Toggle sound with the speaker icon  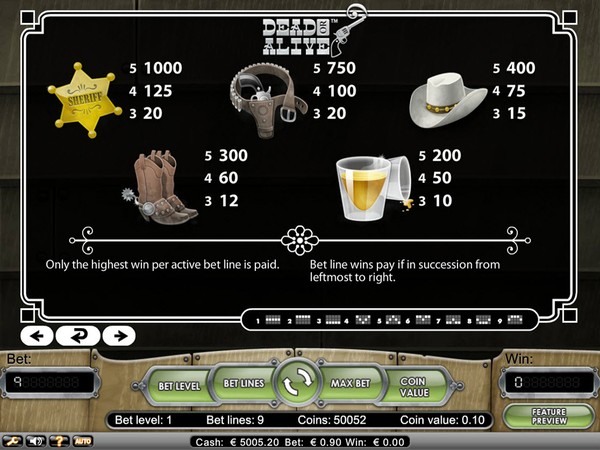(x=37, y=440)
